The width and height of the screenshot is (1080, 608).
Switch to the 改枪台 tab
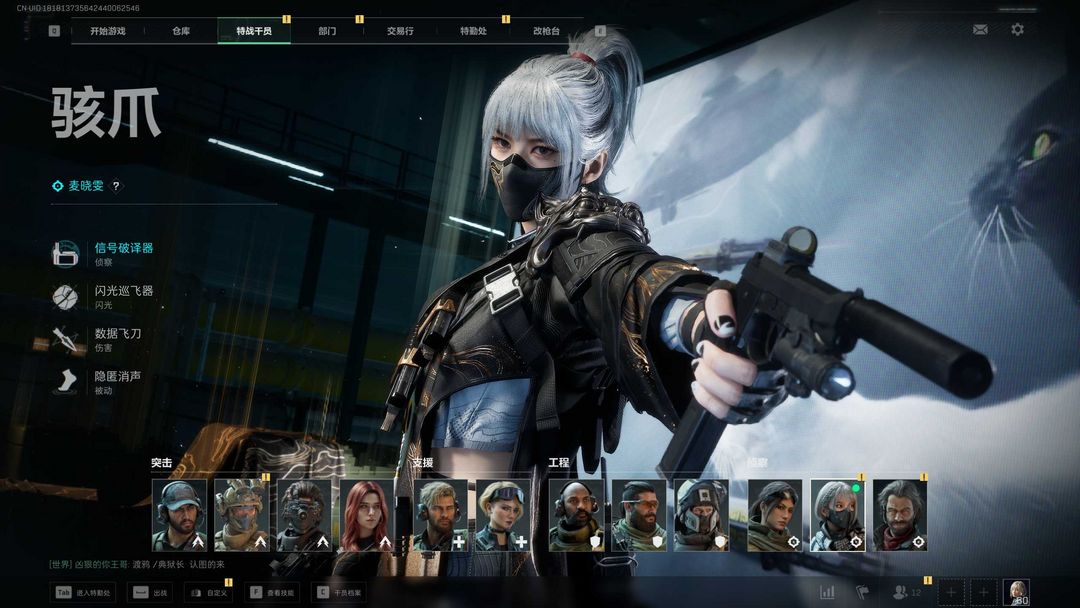pos(546,31)
